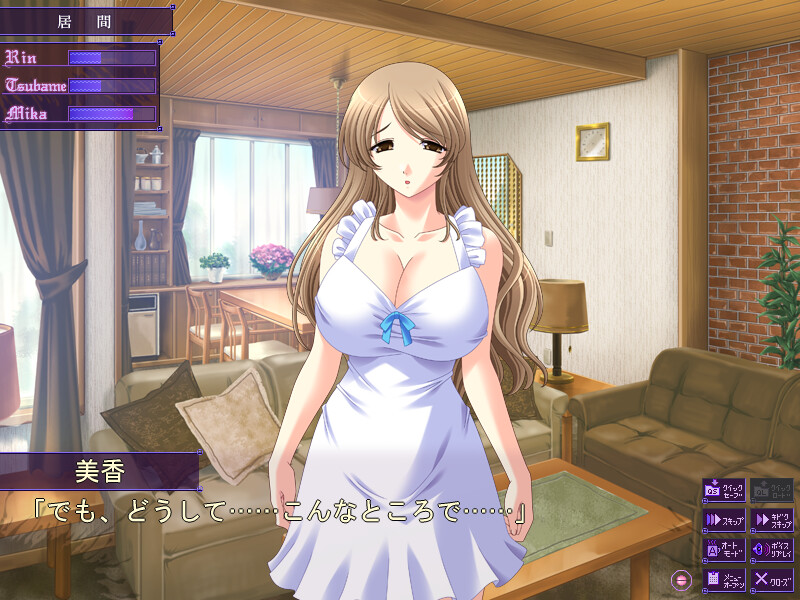Enable the read-text skip button
Viewport: 800px width, 600px height.
(772, 520)
